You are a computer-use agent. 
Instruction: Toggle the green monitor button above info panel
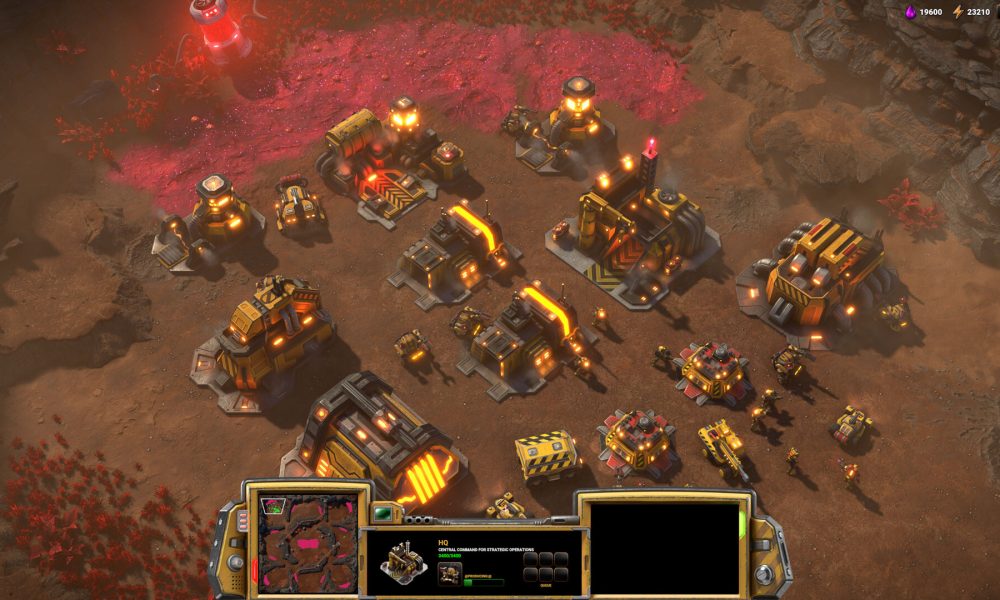tap(380, 514)
